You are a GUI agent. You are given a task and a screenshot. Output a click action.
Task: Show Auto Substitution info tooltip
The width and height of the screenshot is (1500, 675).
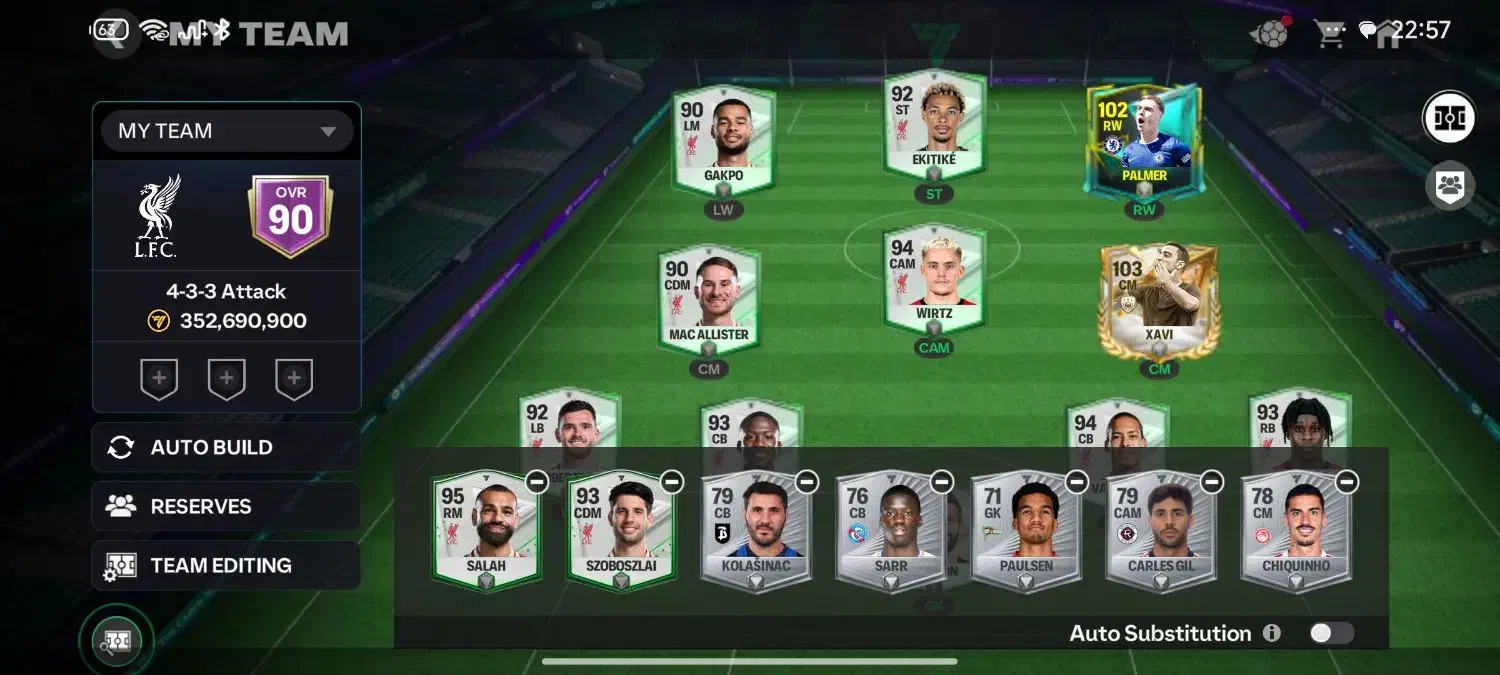pos(1272,633)
